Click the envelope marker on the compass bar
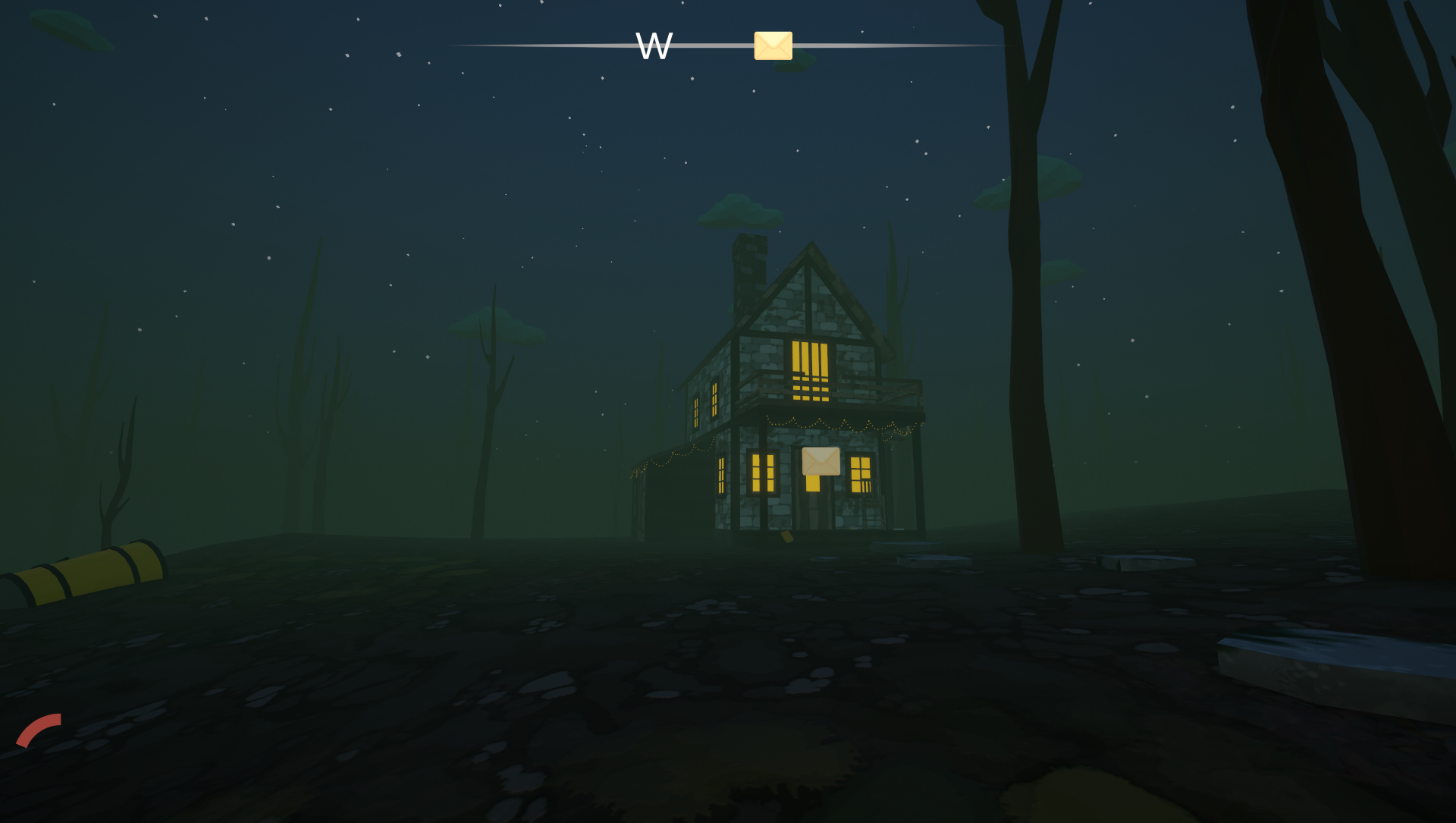 click(773, 46)
